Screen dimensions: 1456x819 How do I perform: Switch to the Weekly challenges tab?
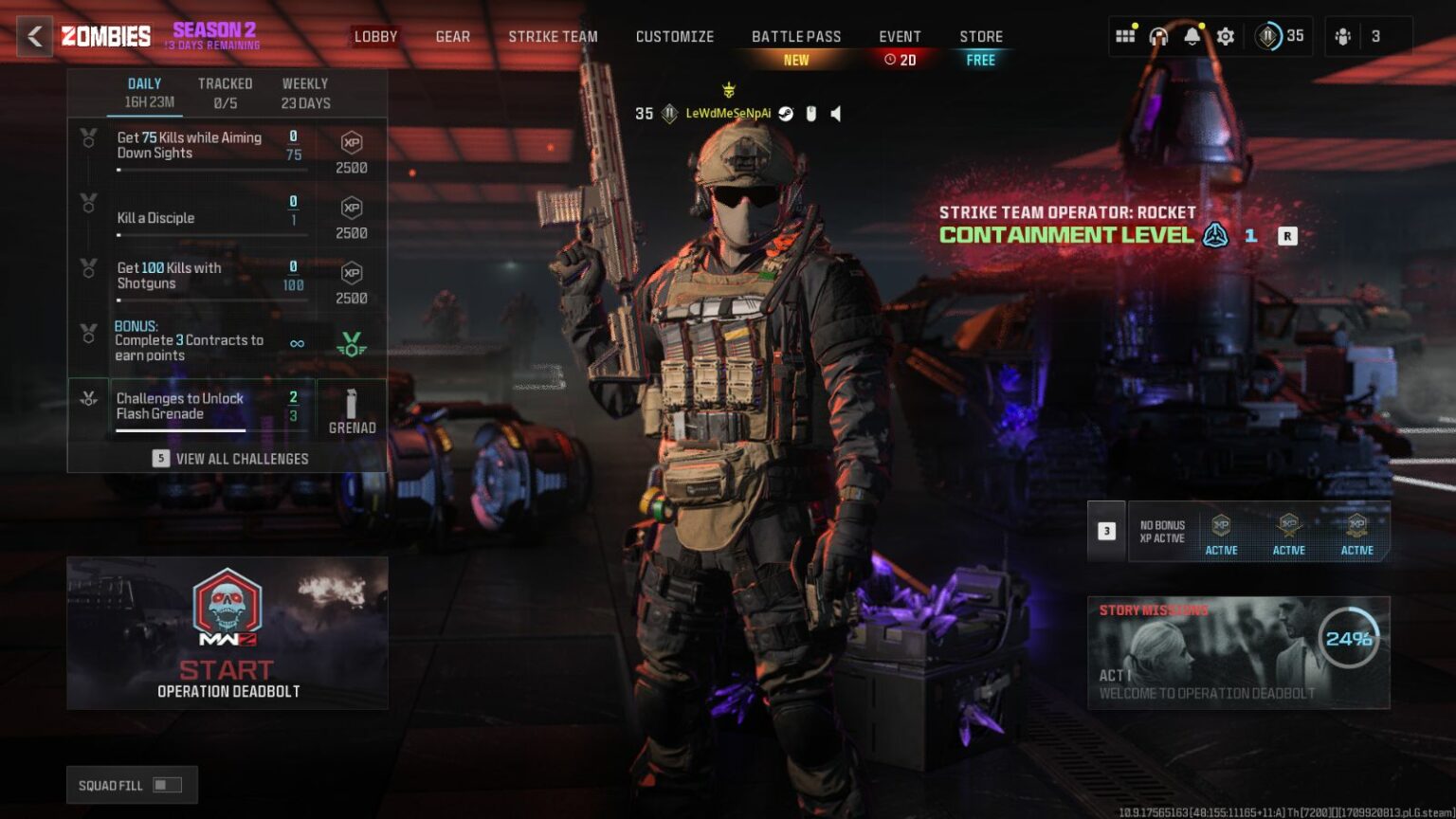pos(304,83)
